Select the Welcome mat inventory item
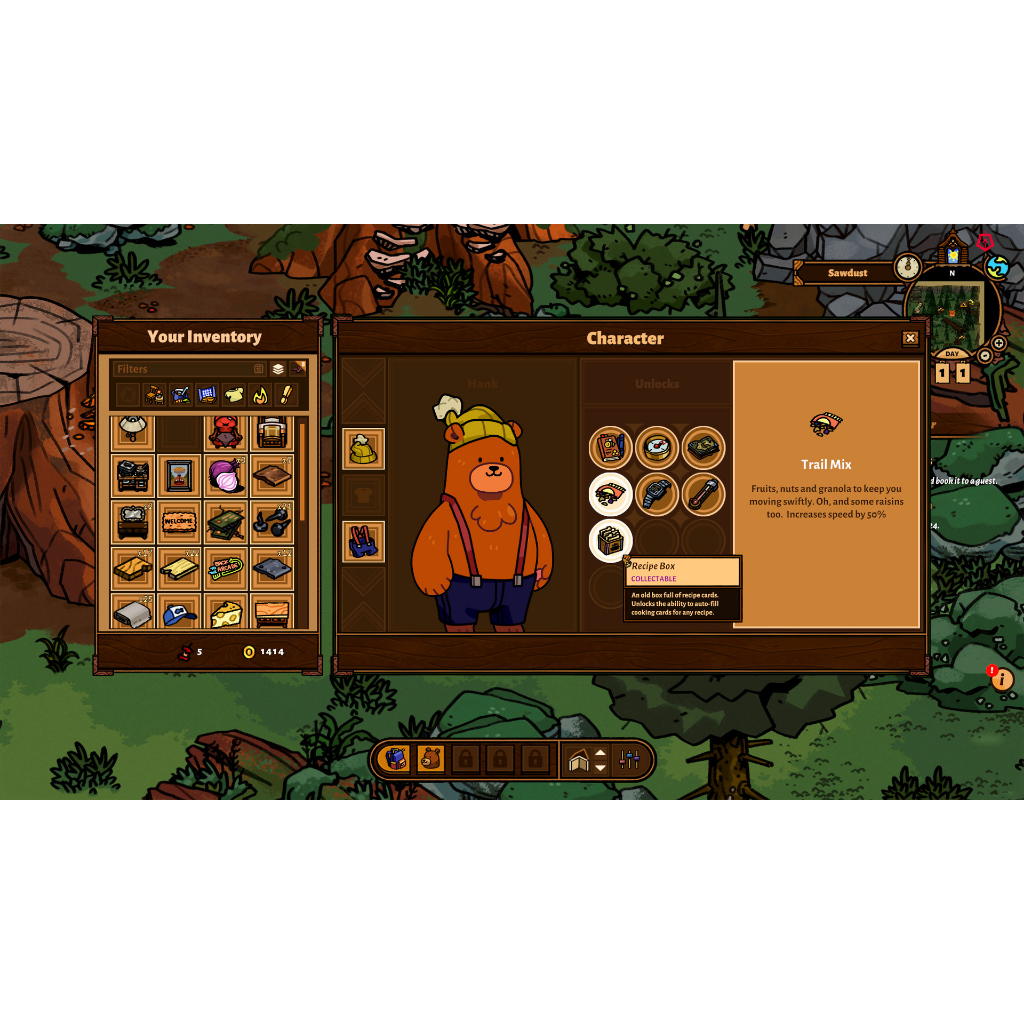This screenshot has height=1024, width=1024. click(180, 522)
